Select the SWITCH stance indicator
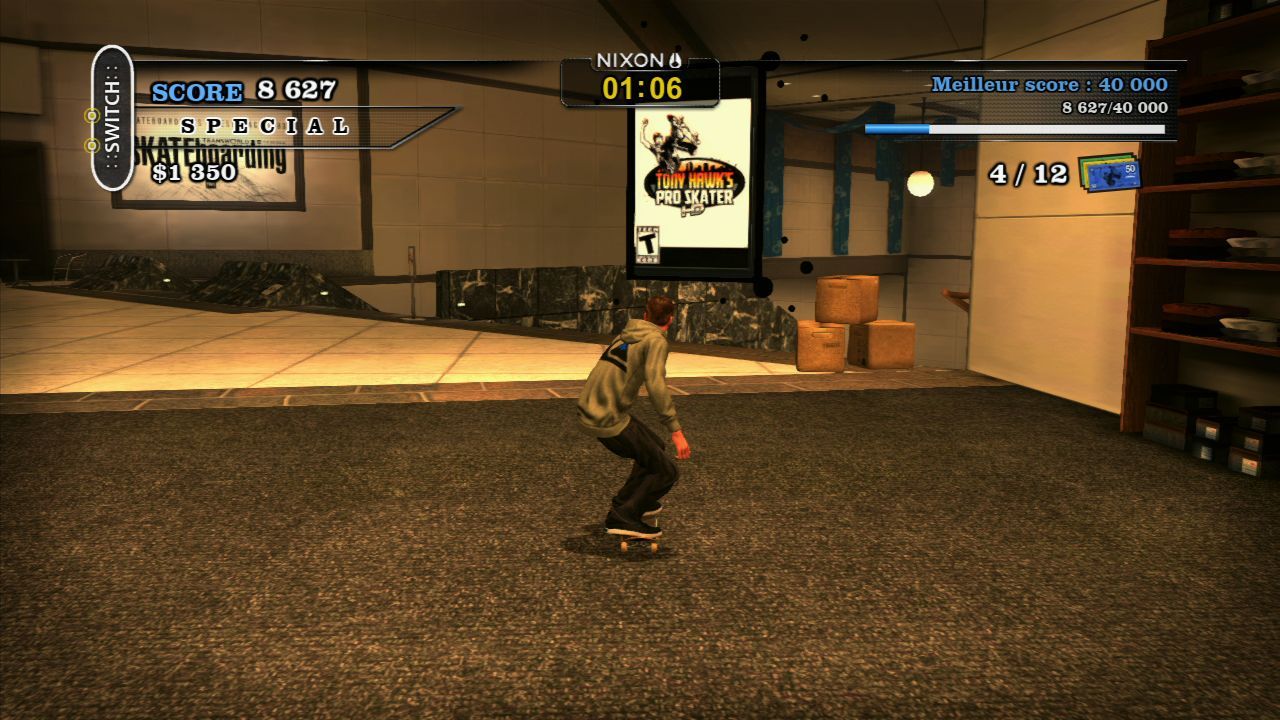Image resolution: width=1280 pixels, height=720 pixels. pyautogui.click(x=112, y=118)
